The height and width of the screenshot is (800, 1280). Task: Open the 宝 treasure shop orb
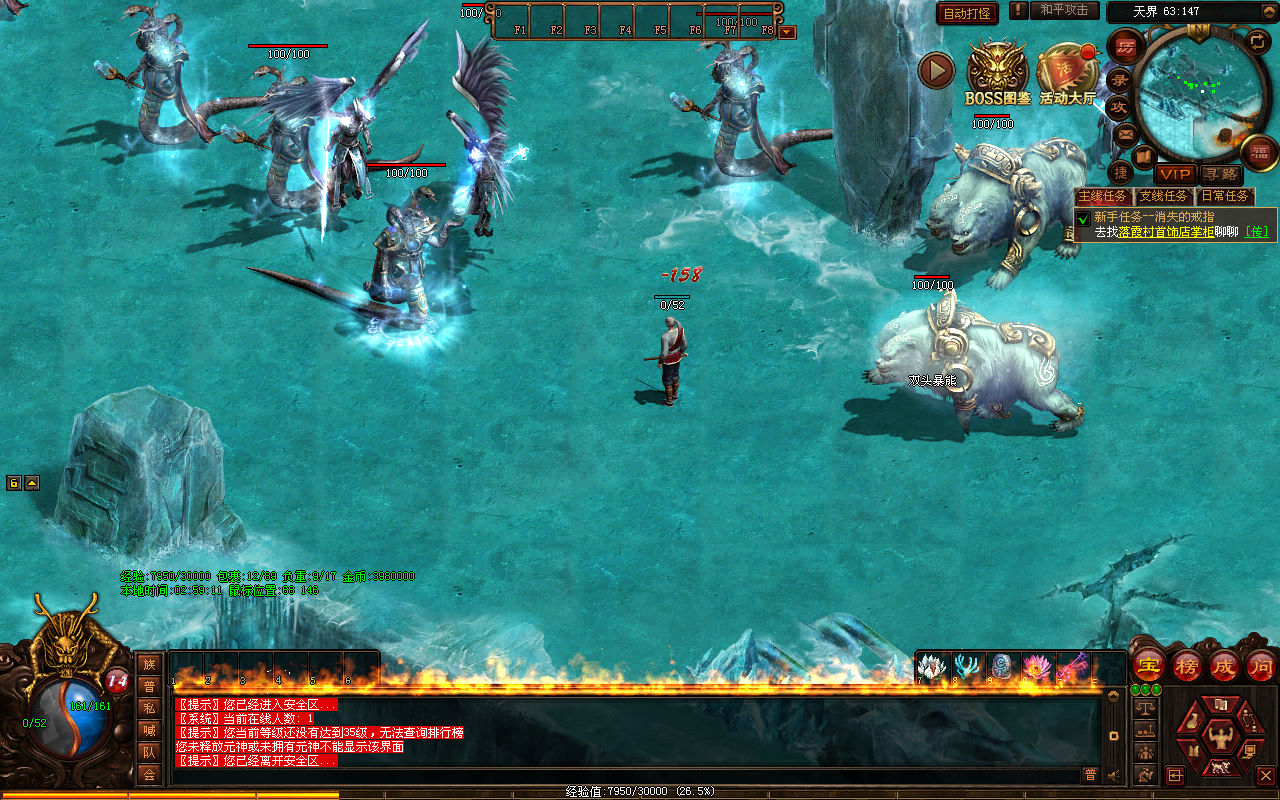coord(1149,665)
